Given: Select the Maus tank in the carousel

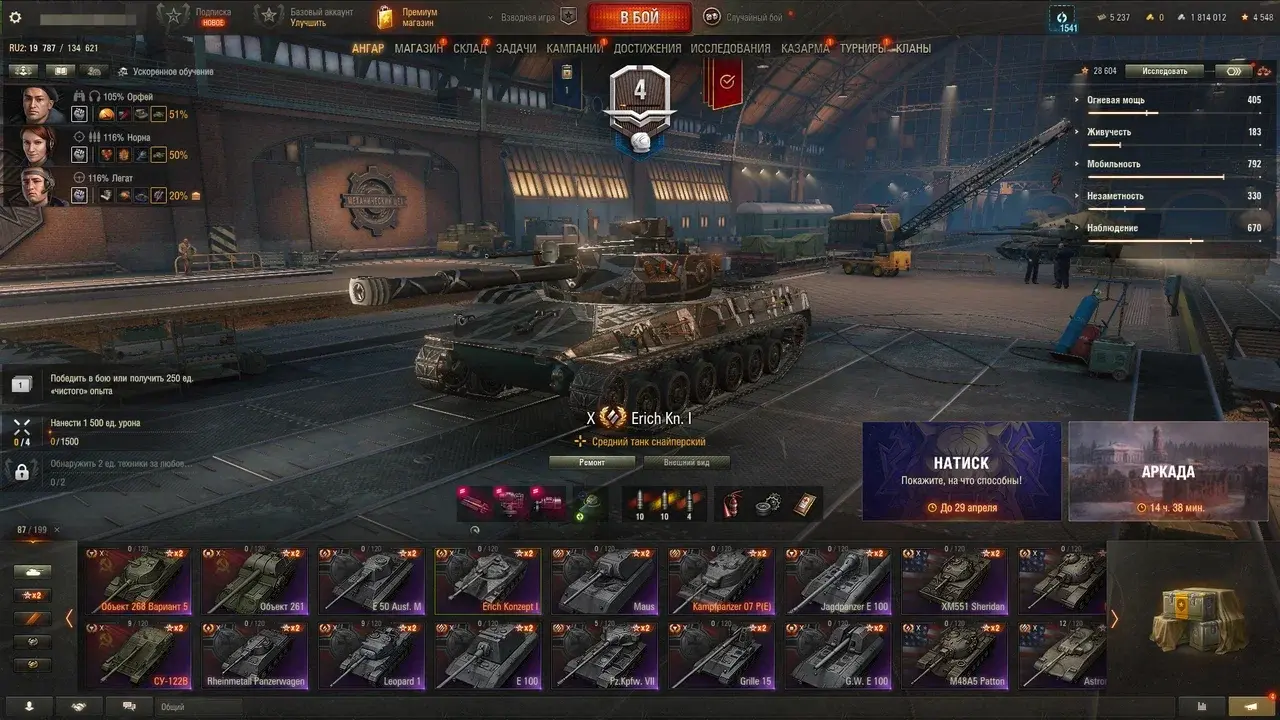Looking at the screenshot, I should point(605,581).
